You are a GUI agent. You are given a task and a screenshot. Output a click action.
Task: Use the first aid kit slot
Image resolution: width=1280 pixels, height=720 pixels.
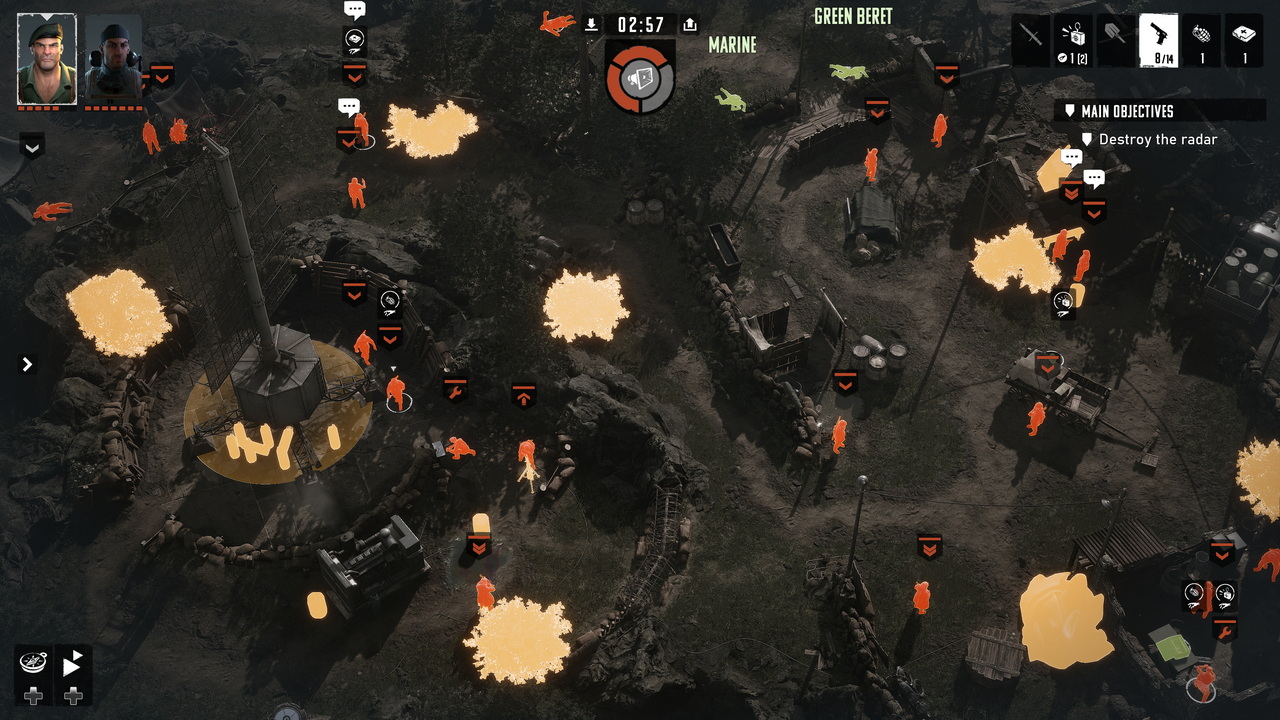point(1245,40)
